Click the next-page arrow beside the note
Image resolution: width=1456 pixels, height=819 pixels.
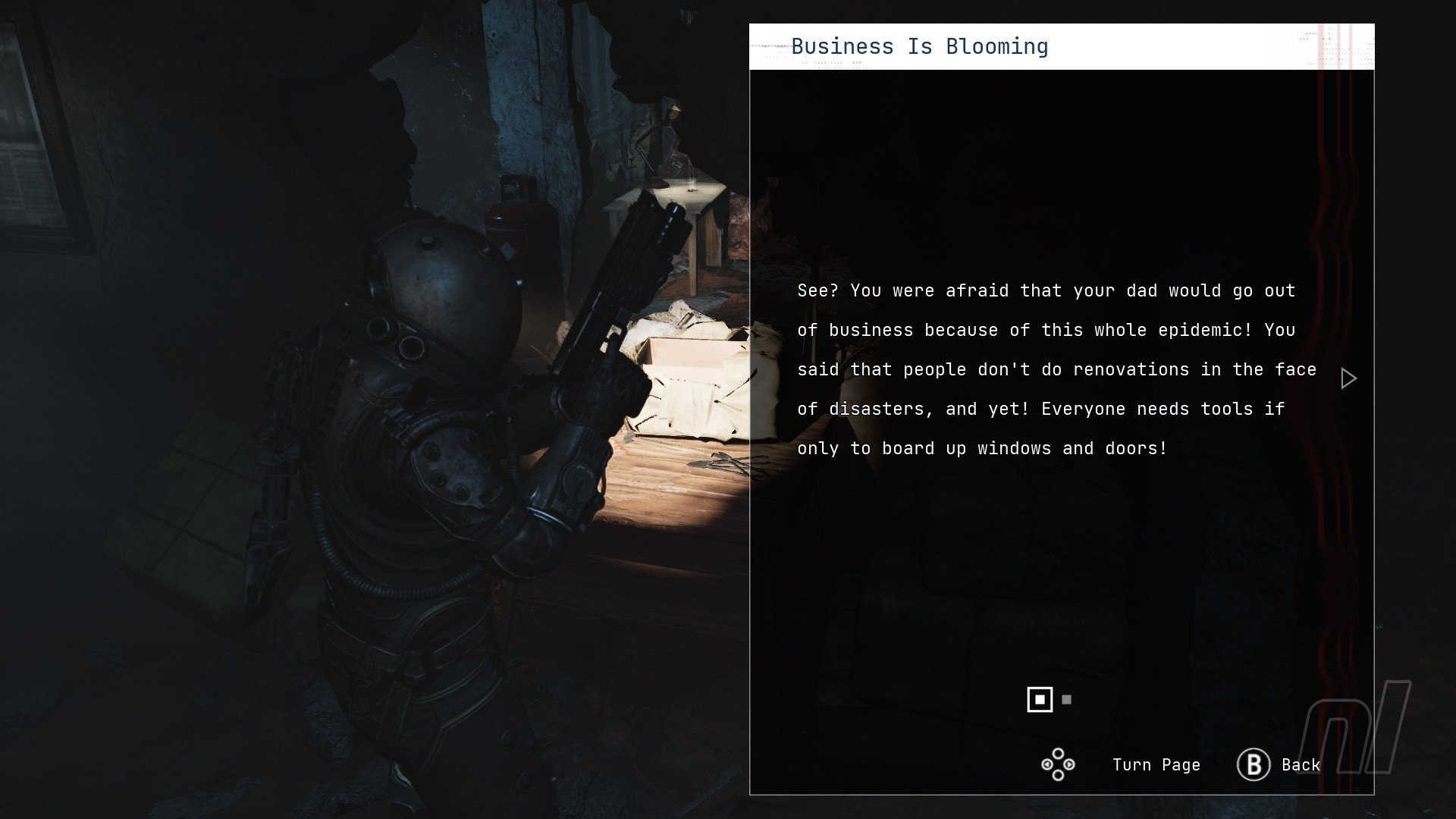click(x=1348, y=378)
